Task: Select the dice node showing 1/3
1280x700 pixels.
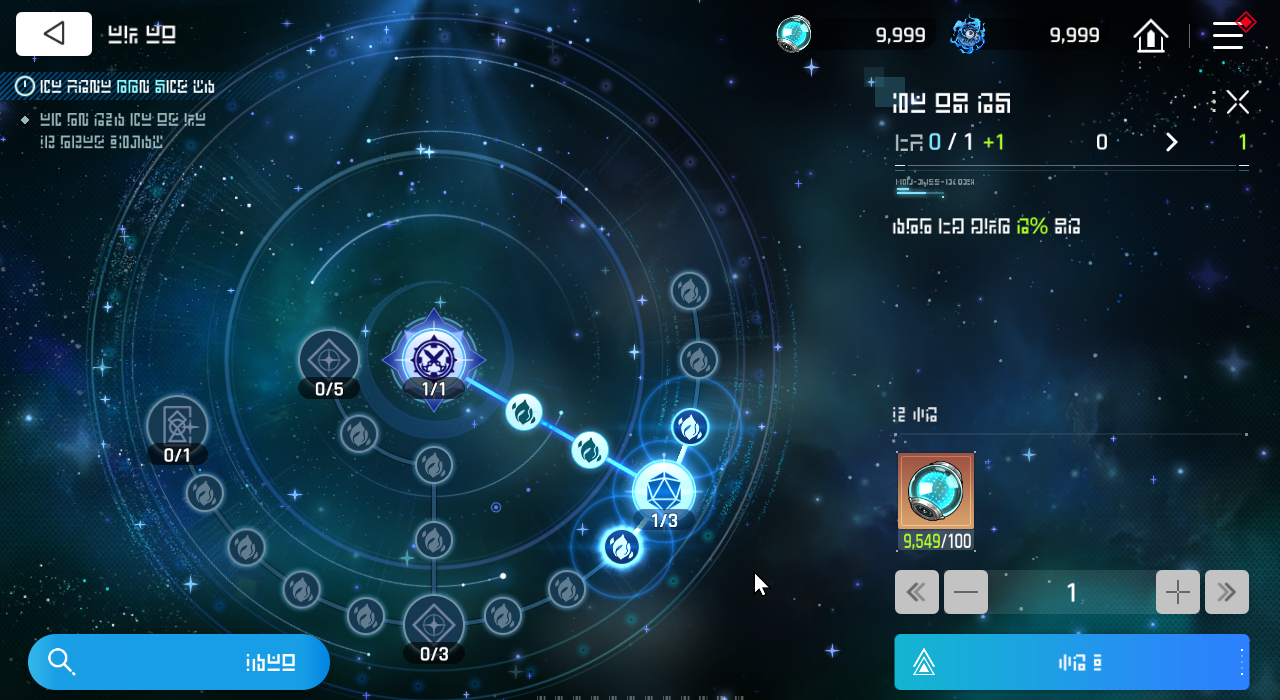Action: (663, 491)
